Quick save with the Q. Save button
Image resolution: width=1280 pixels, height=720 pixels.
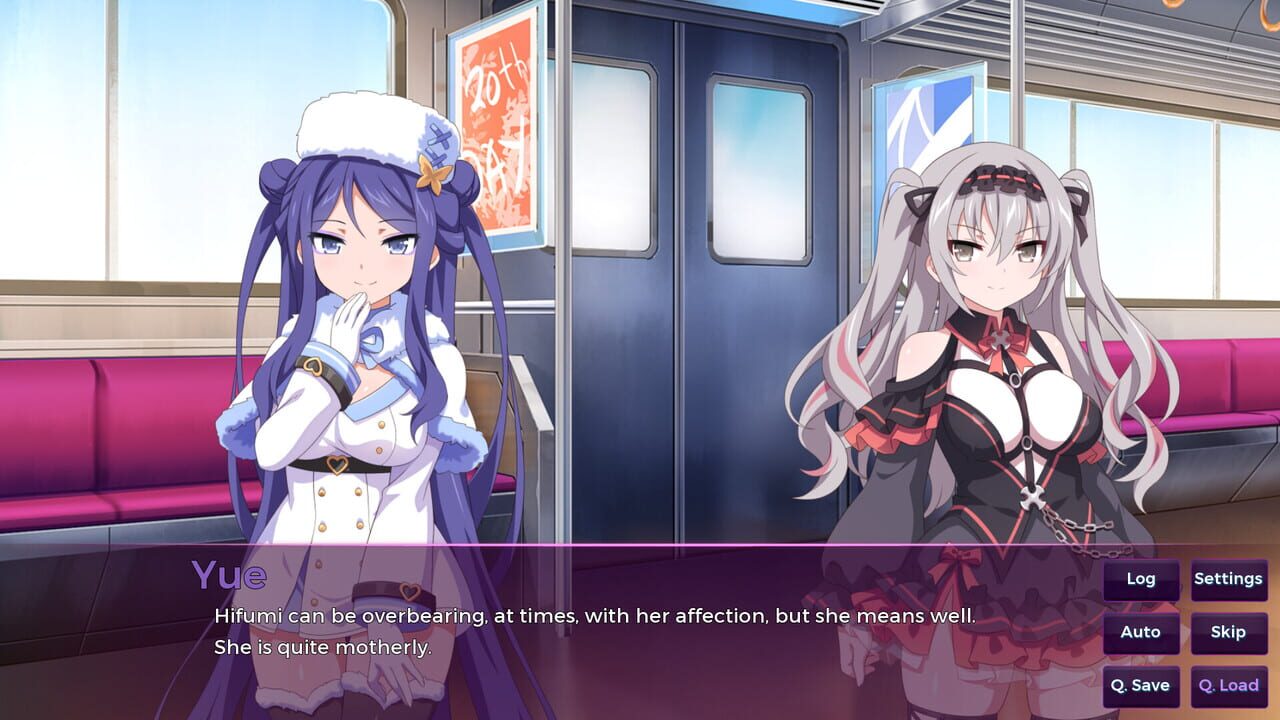[x=1141, y=686]
